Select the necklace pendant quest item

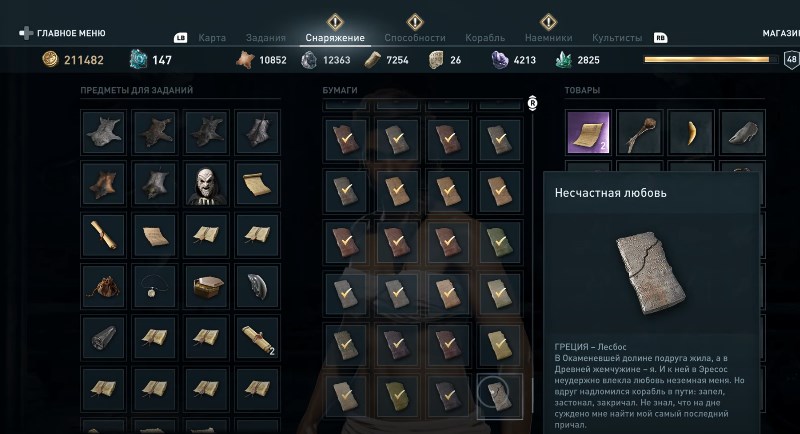click(x=154, y=288)
